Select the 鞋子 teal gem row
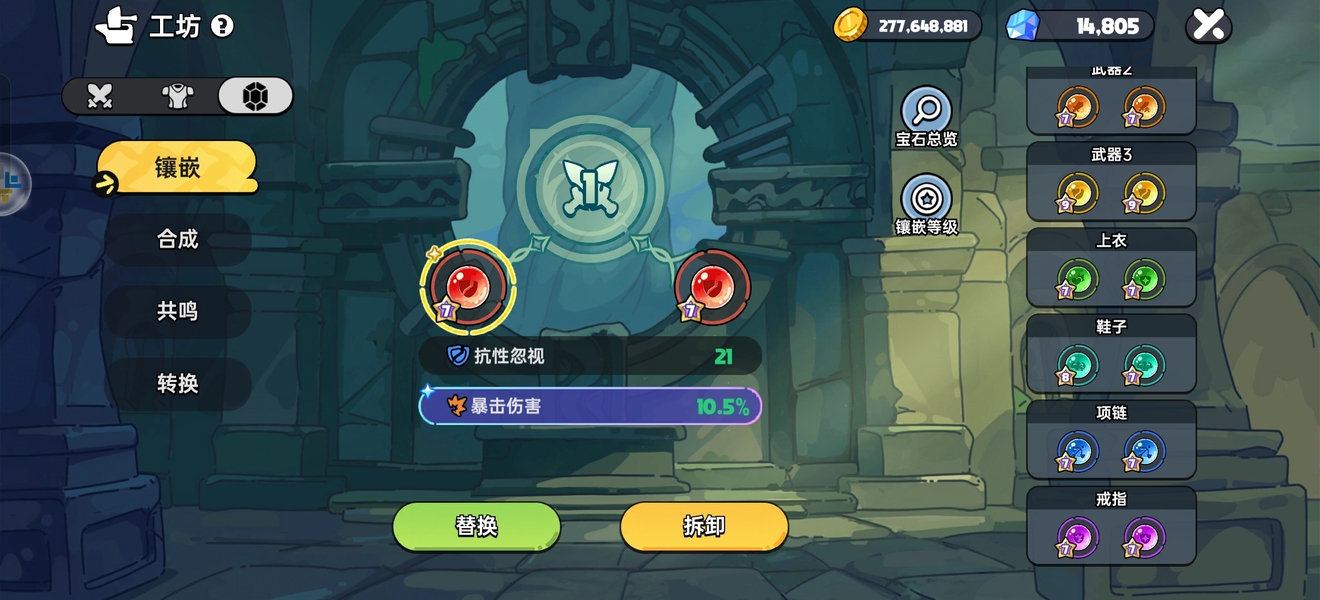 1111,354
